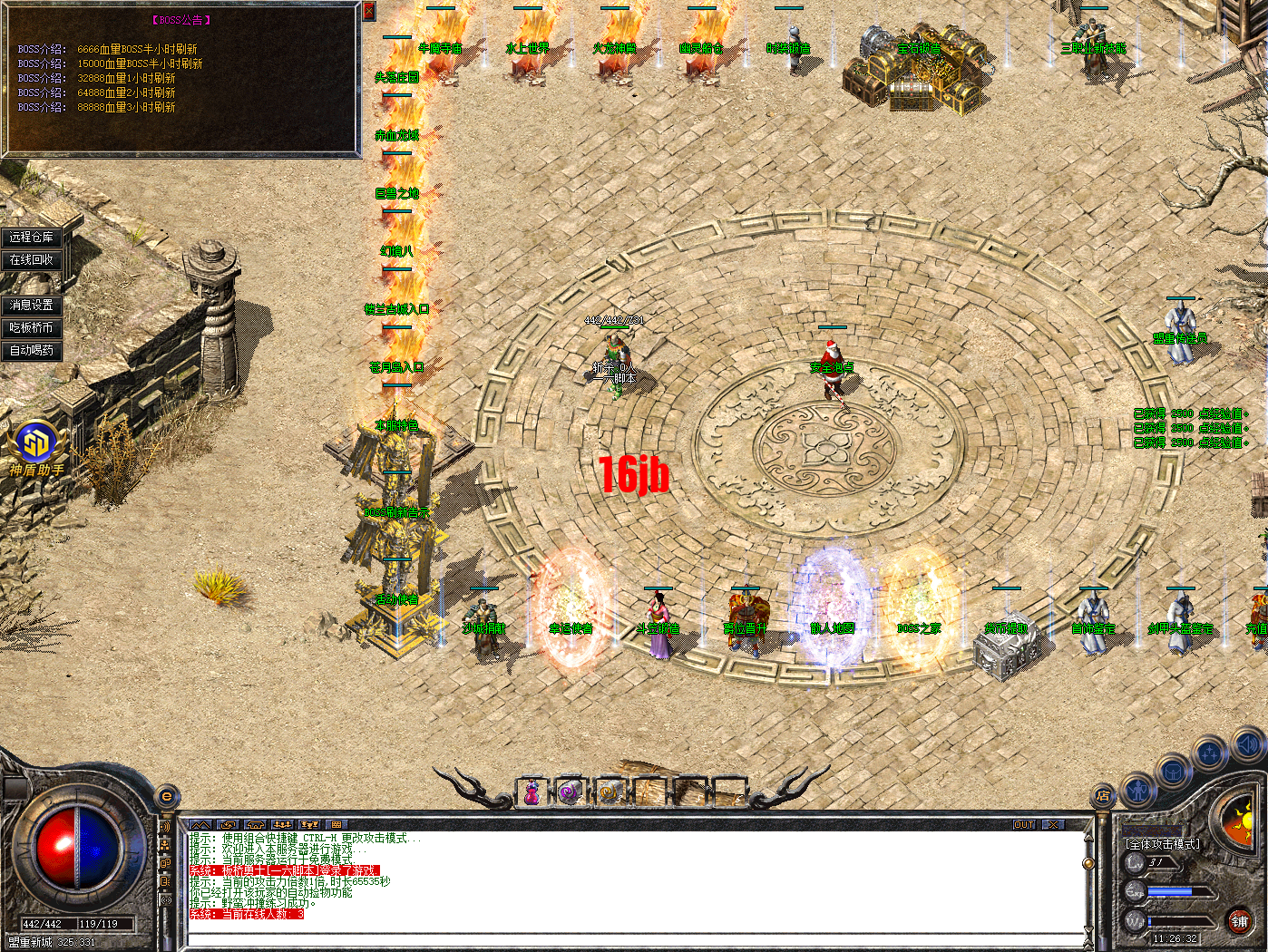Click the sparkles skill icon near the minimap
The width and height of the screenshot is (1268, 952).
click(x=1209, y=754)
